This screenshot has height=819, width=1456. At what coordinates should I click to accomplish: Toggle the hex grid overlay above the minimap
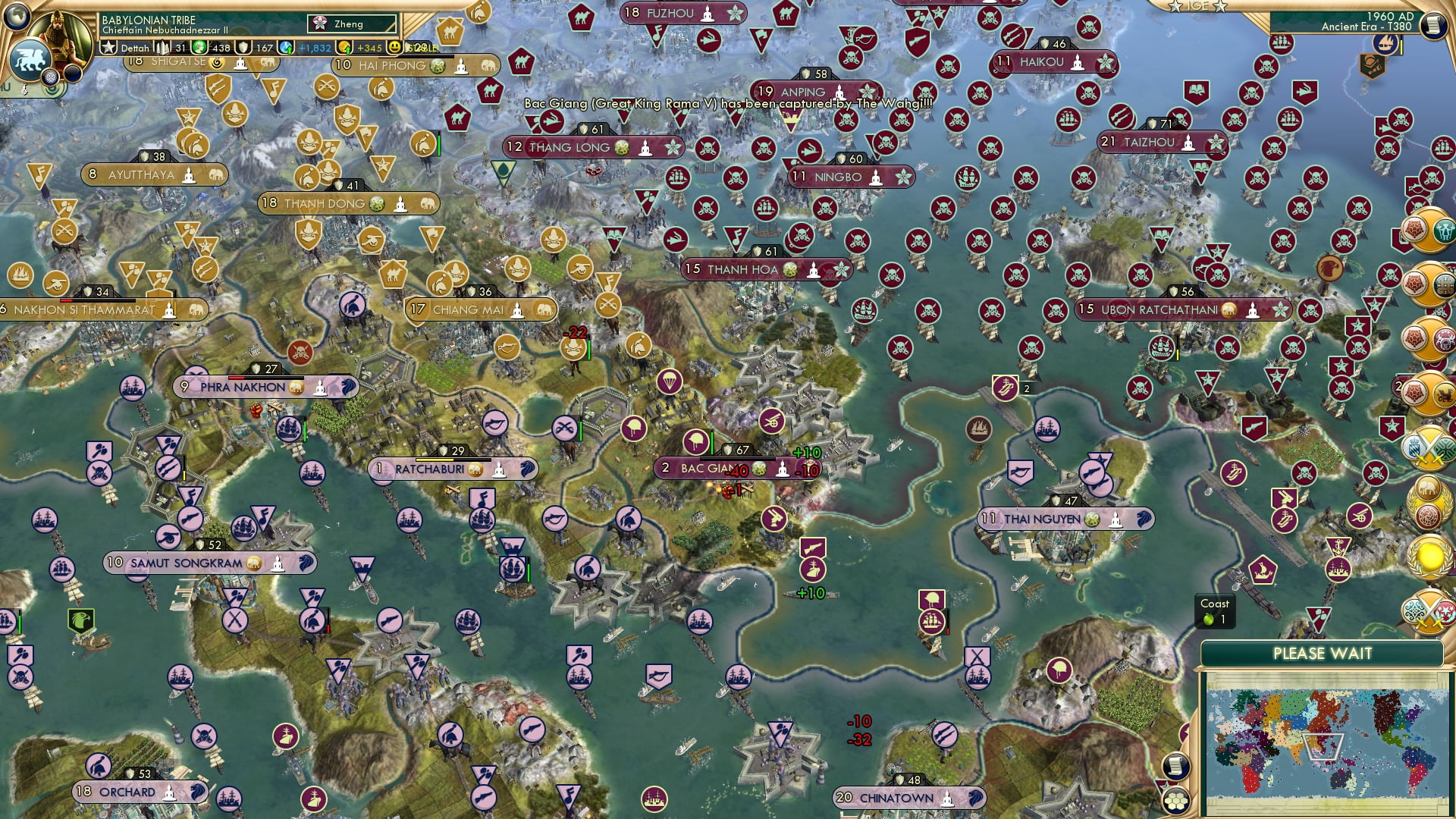pyautogui.click(x=1176, y=800)
